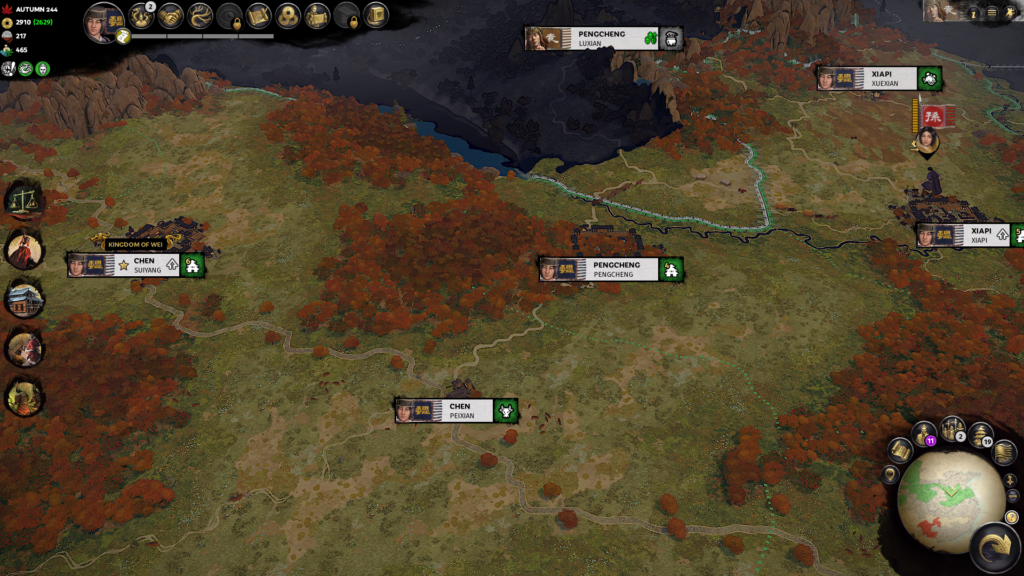Image resolution: width=1024 pixels, height=576 pixels.
Task: Open the commanderies list with badge 19
Action: 980,435
